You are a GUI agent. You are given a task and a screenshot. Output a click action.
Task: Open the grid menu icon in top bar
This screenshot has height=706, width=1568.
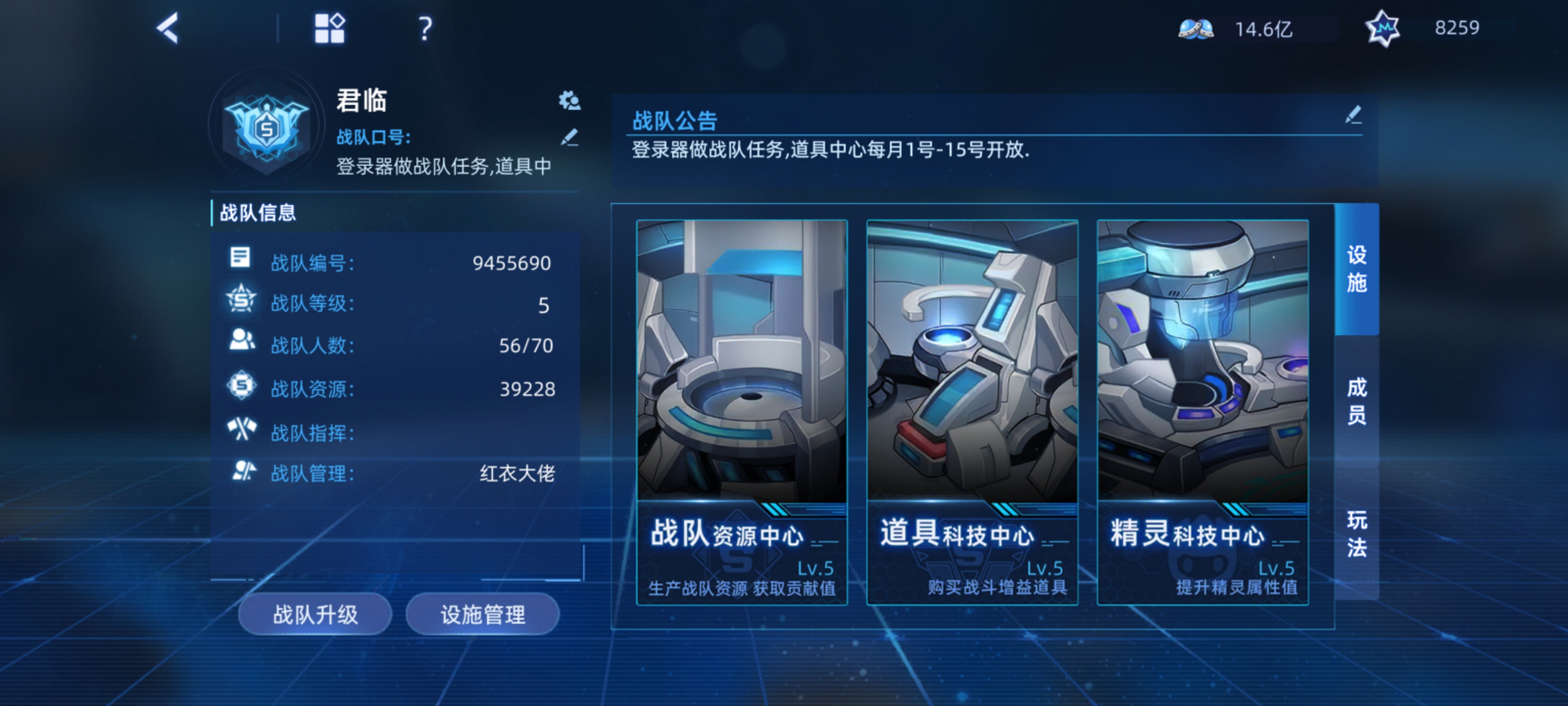tap(329, 28)
